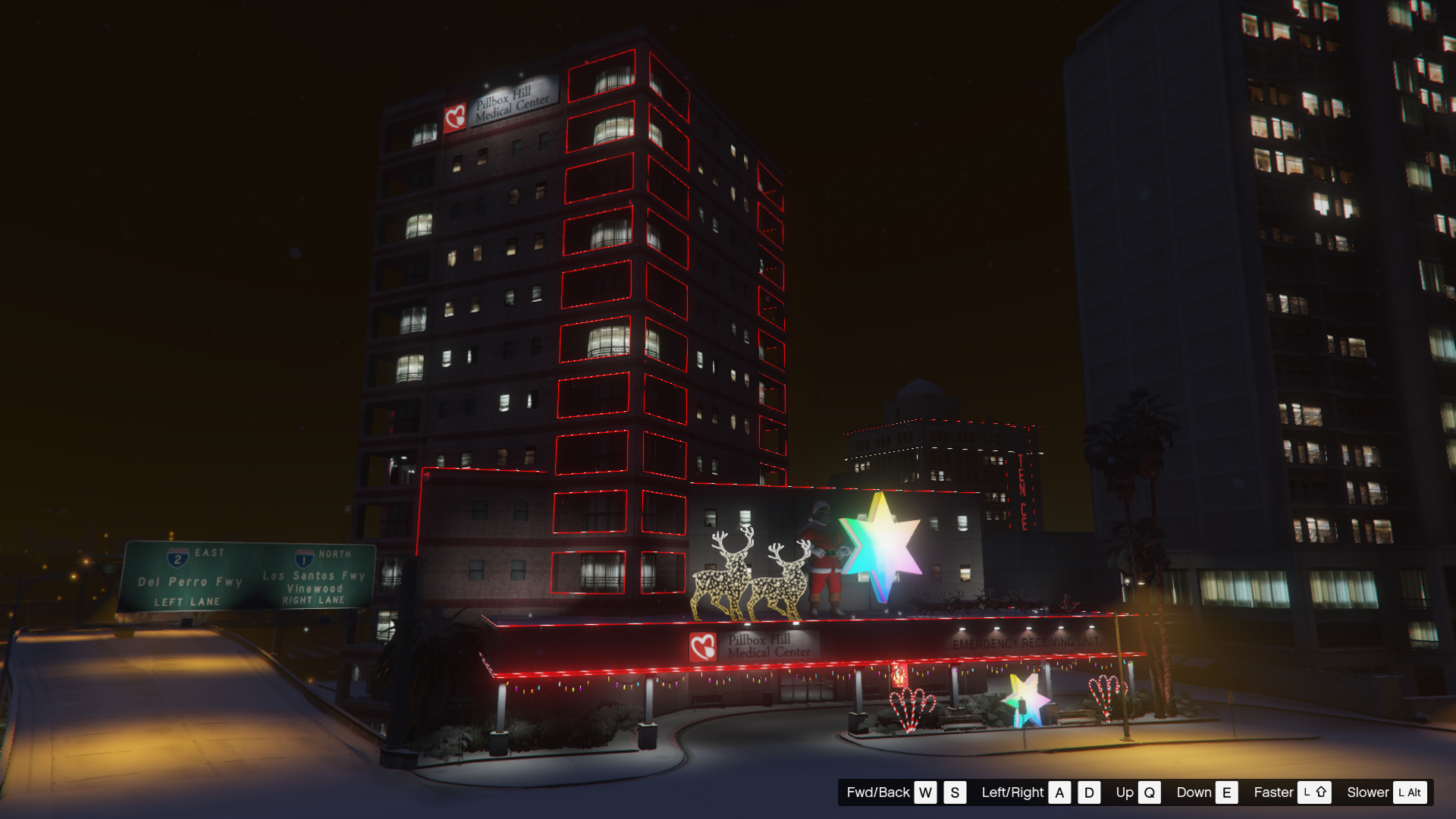Click the Del Perro Fwy freeway sign
This screenshot has width=1456, height=819.
(x=189, y=582)
